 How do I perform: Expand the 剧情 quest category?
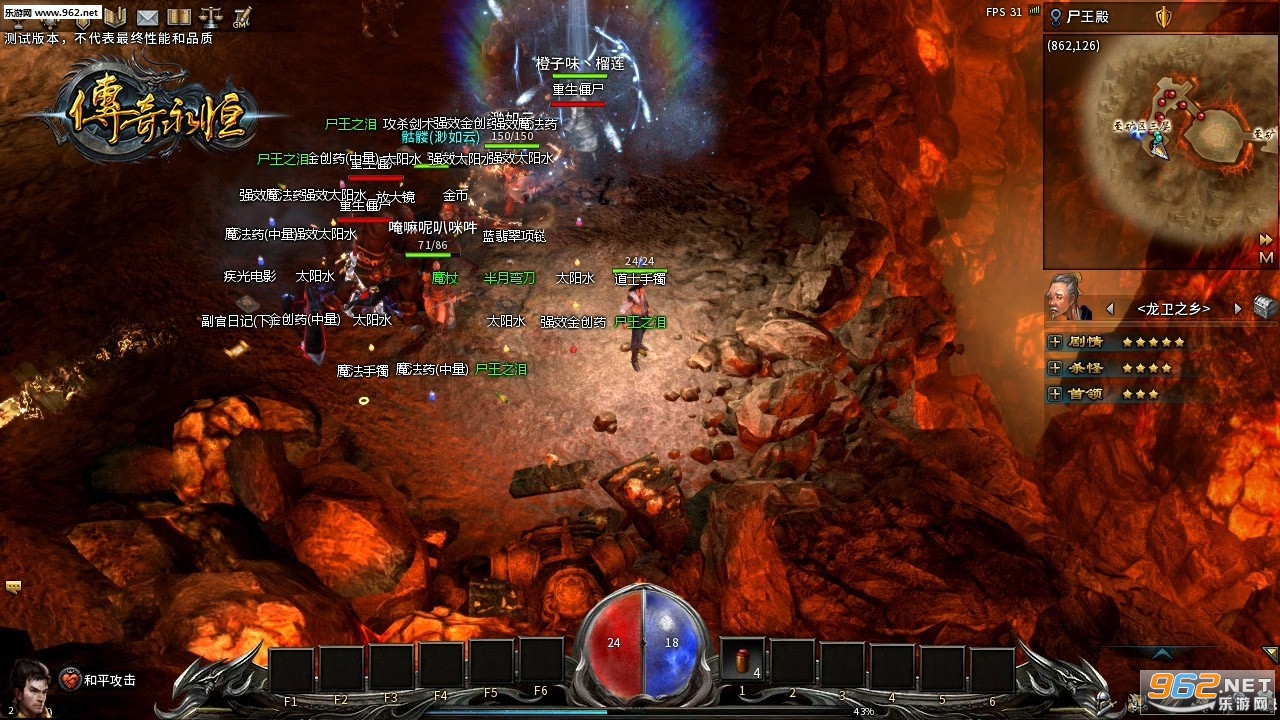[1054, 342]
